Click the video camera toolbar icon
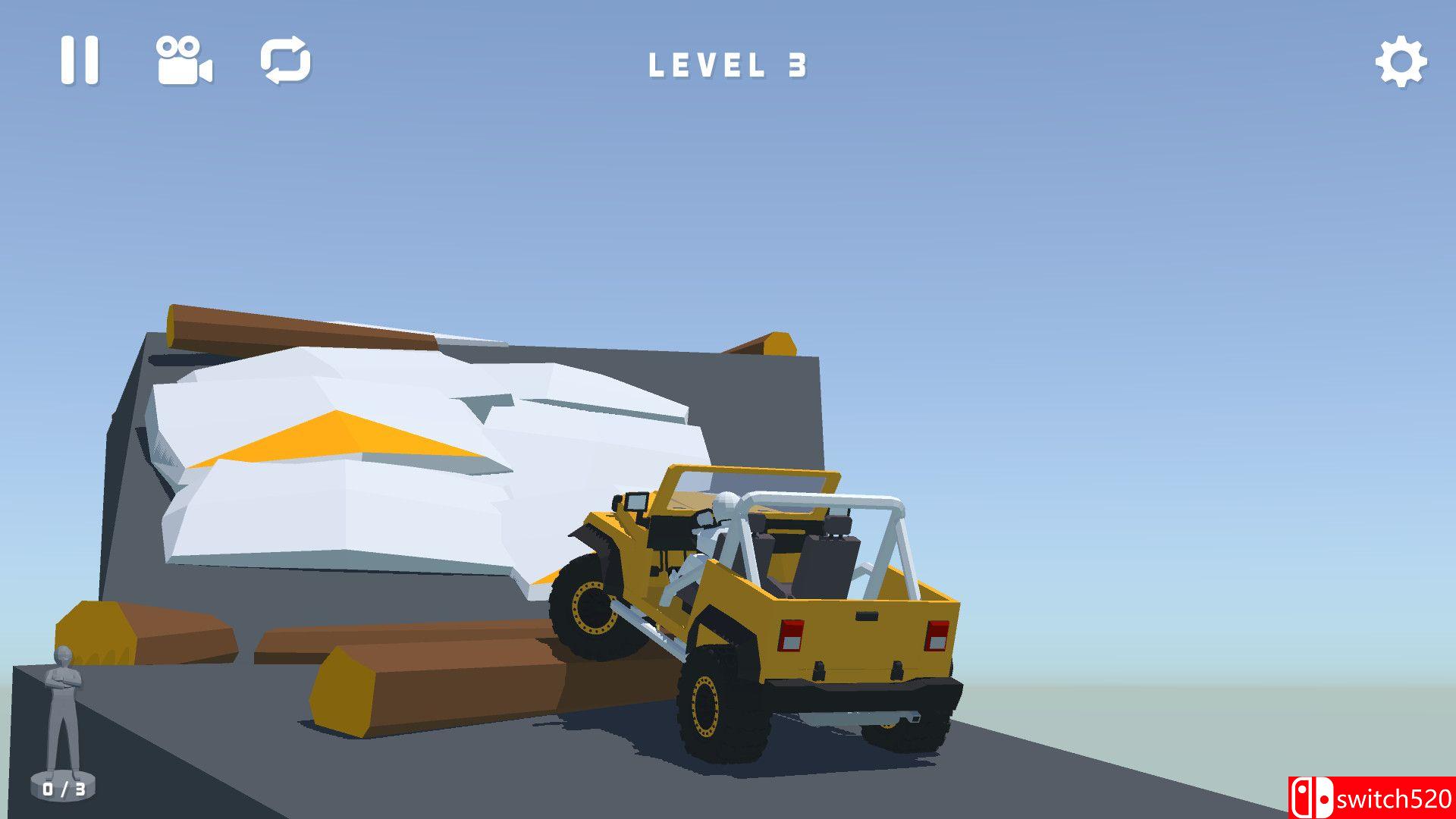The width and height of the screenshot is (1456, 819). (184, 62)
